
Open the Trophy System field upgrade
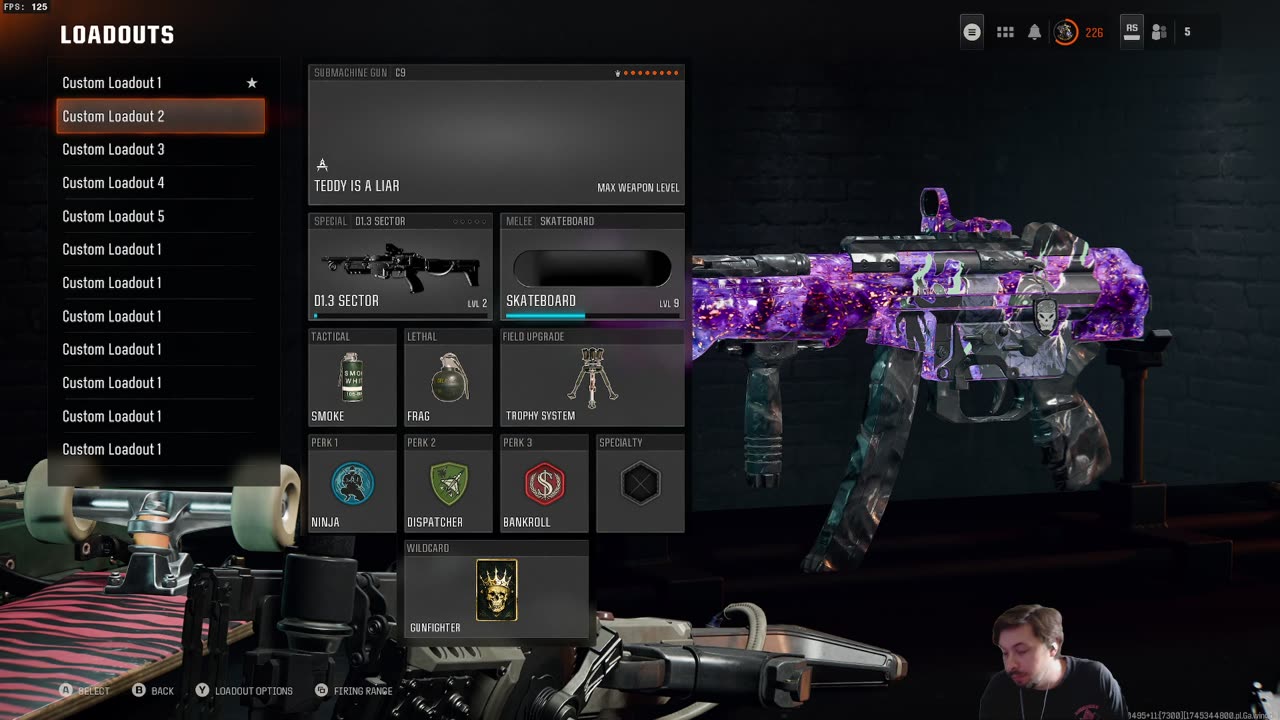click(592, 378)
